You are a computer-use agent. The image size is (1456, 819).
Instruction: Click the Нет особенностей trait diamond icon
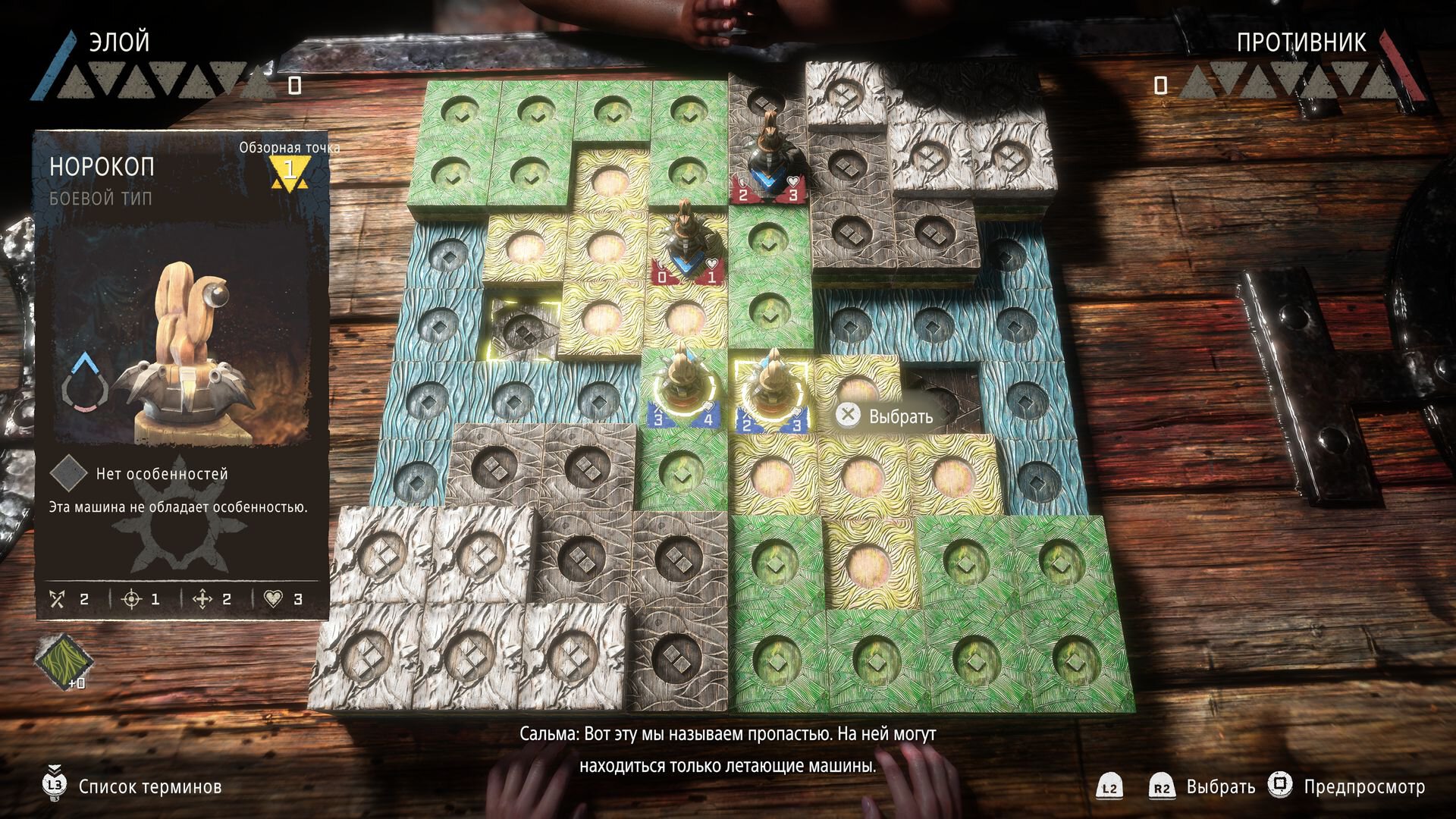(x=69, y=473)
